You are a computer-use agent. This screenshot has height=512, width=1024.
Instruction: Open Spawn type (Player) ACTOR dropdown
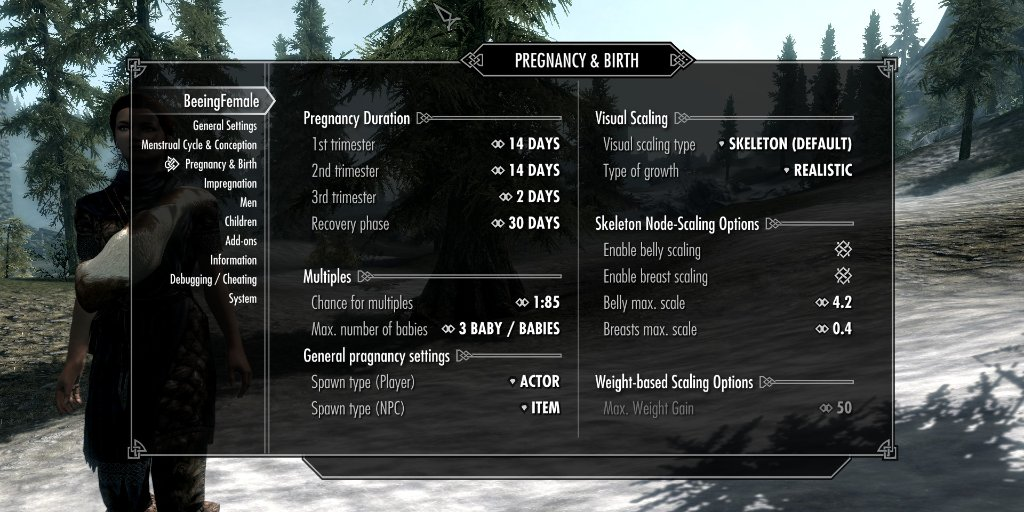[533, 382]
